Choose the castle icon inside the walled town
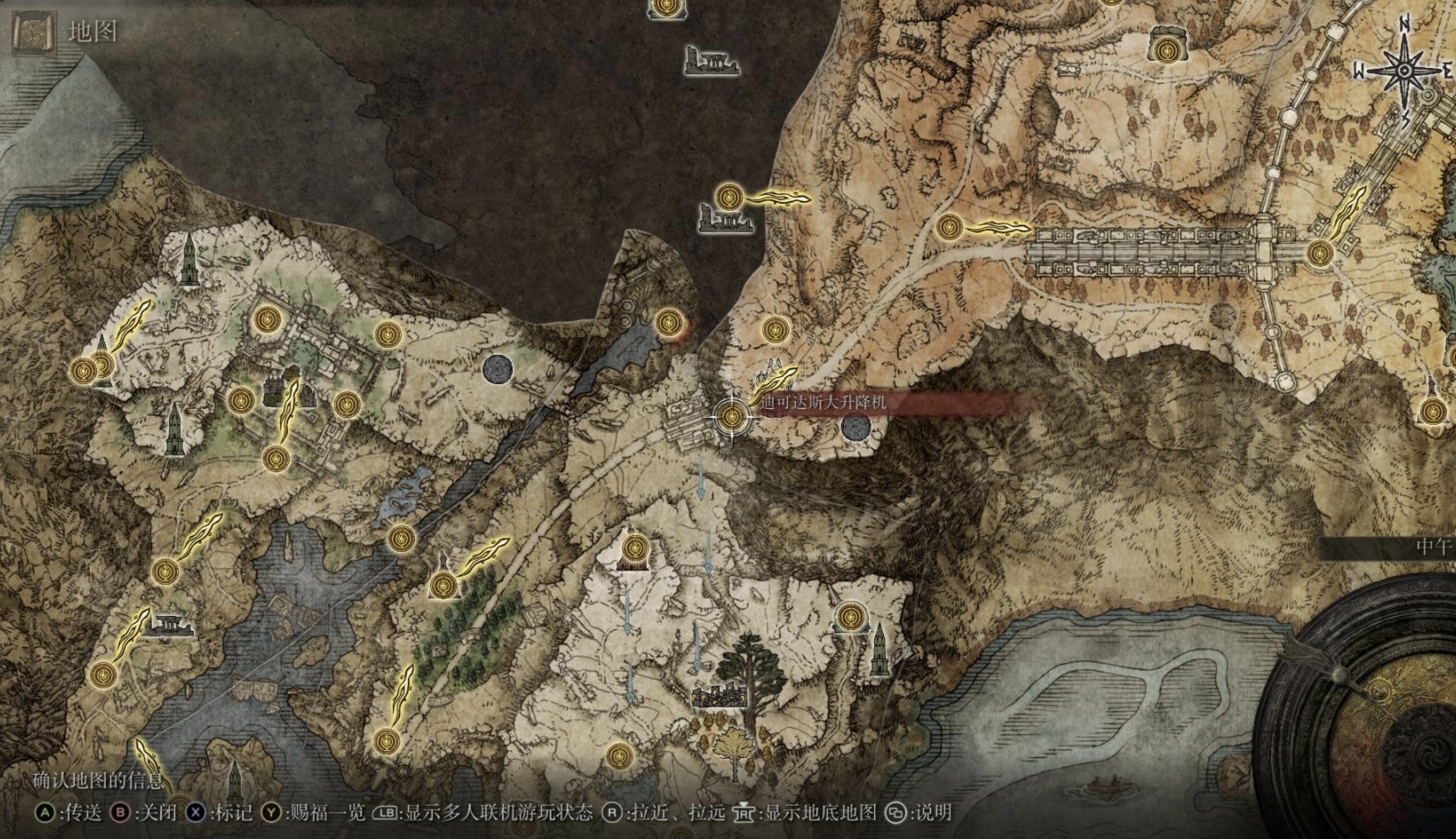1456x839 pixels. (x=286, y=390)
